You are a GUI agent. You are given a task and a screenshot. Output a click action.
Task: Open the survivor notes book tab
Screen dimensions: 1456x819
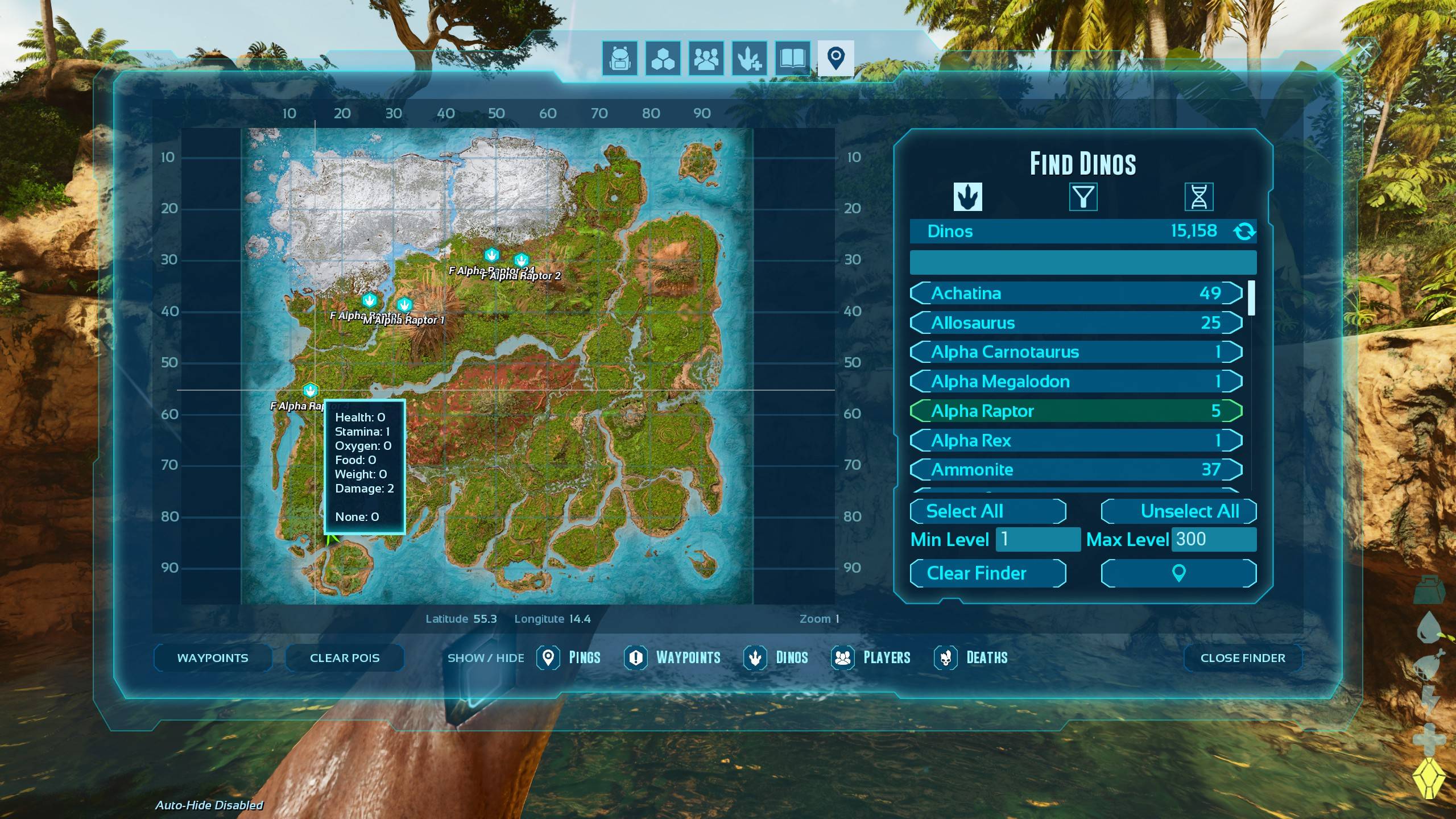pos(792,58)
